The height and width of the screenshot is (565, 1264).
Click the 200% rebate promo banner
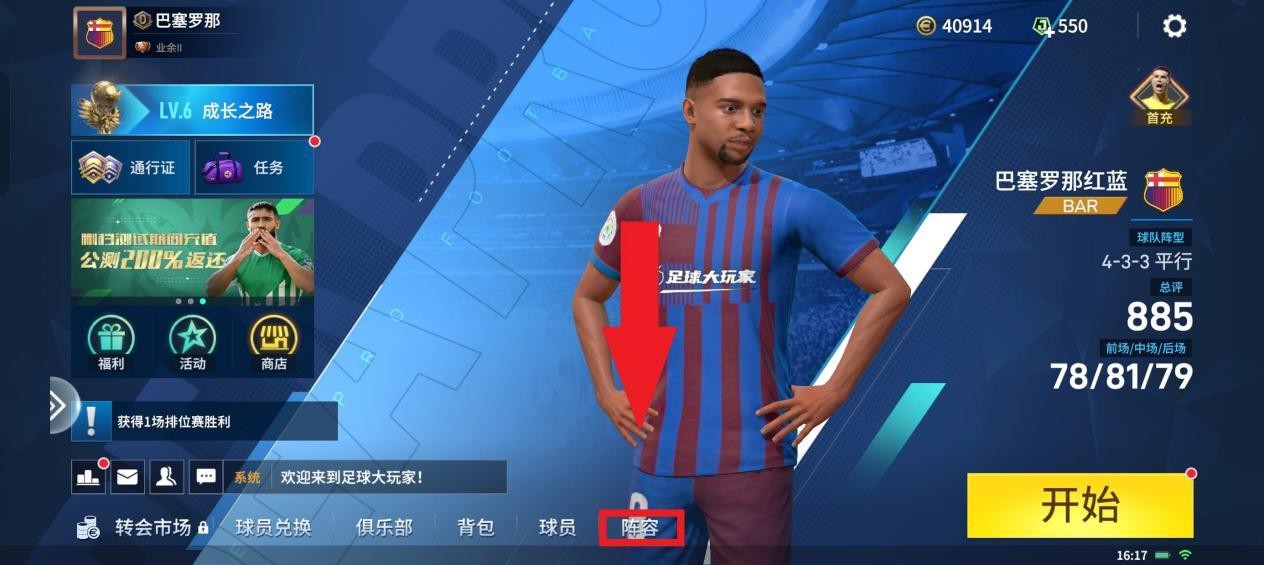(192, 250)
